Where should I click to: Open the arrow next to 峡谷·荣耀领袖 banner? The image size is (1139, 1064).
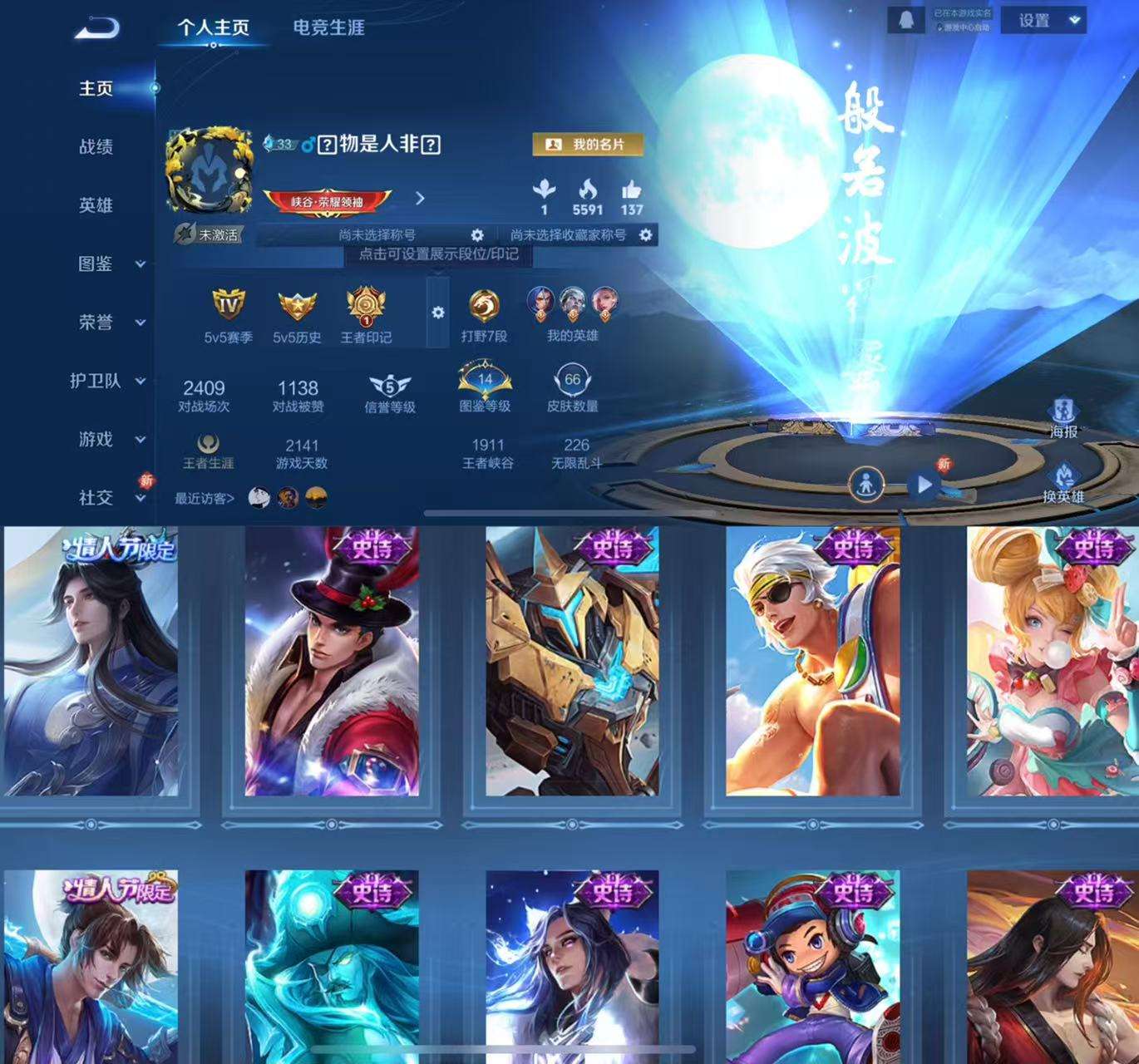tap(419, 199)
